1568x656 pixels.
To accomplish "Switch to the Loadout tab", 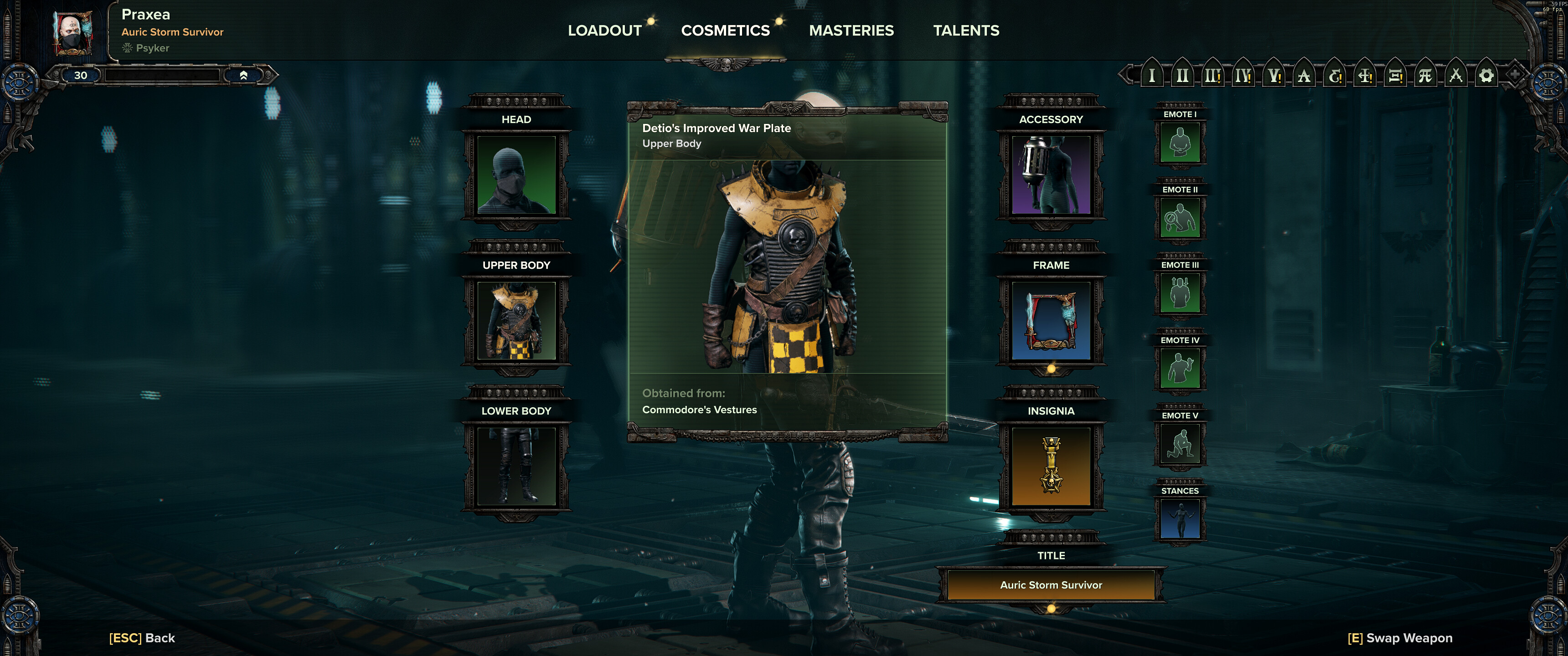I will (604, 31).
